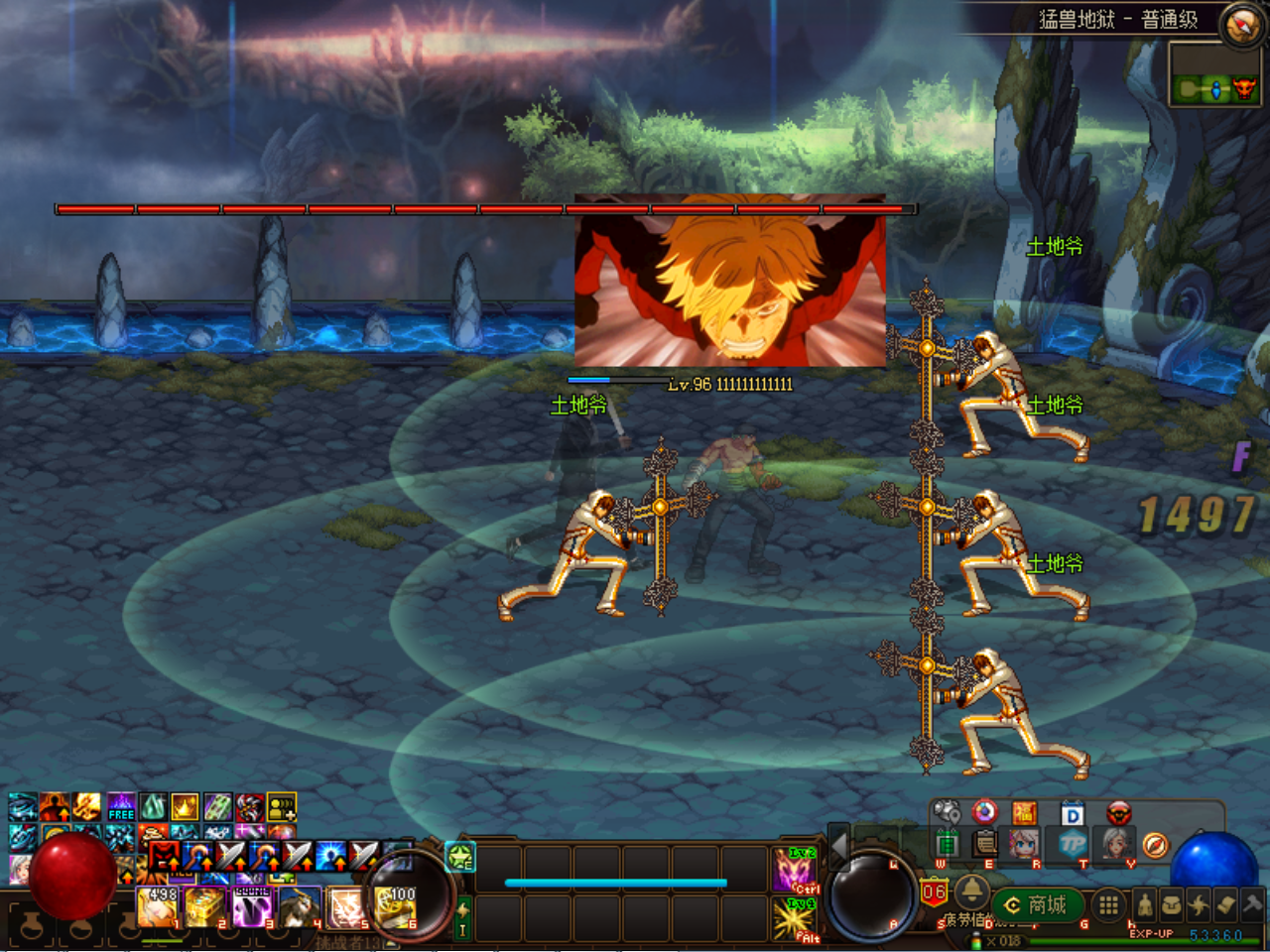This screenshot has height=952, width=1270.
Task: Click the purple FREE buff icon
Action: coord(121,807)
